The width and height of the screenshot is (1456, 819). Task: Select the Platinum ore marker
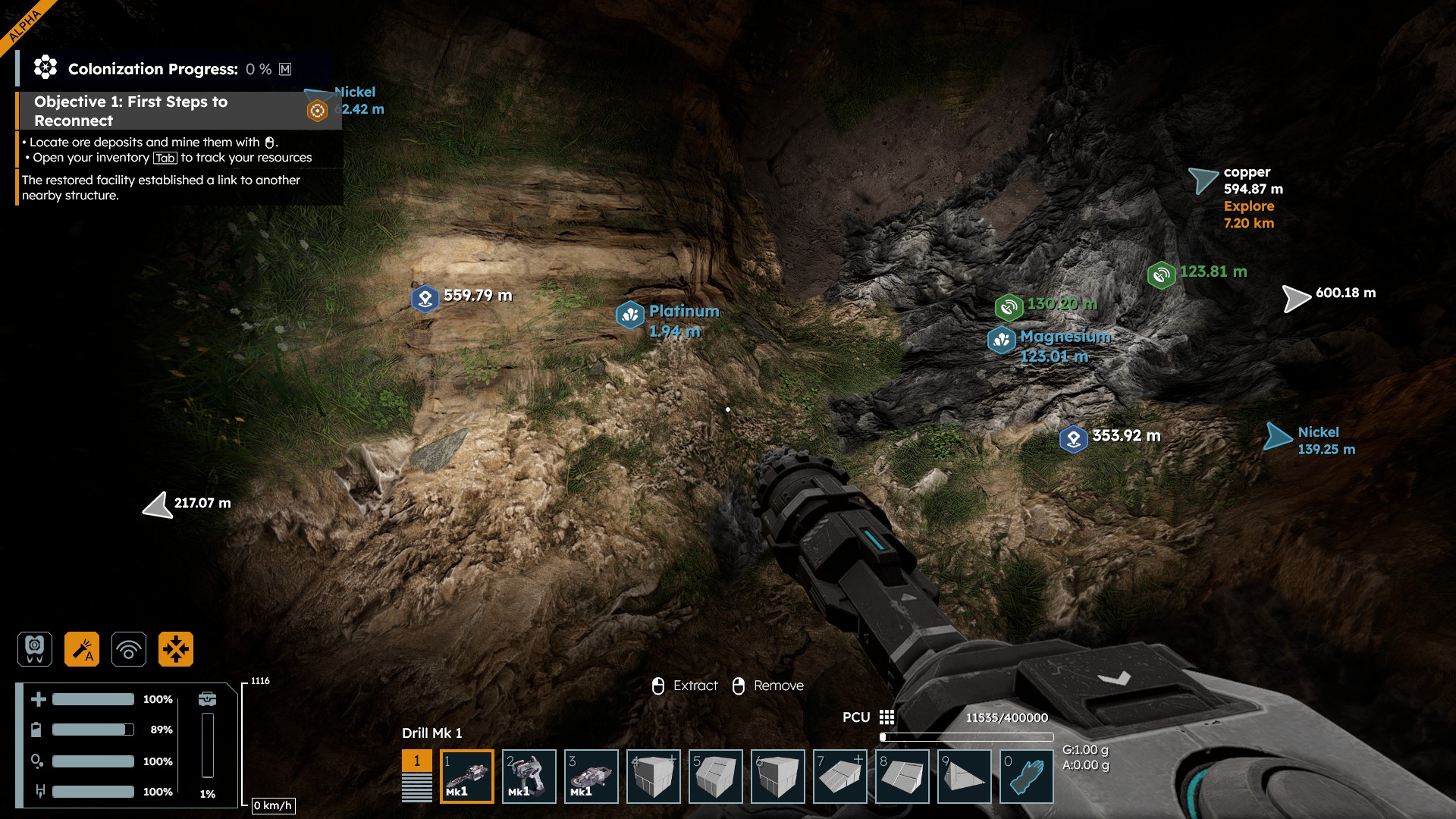pos(630,314)
